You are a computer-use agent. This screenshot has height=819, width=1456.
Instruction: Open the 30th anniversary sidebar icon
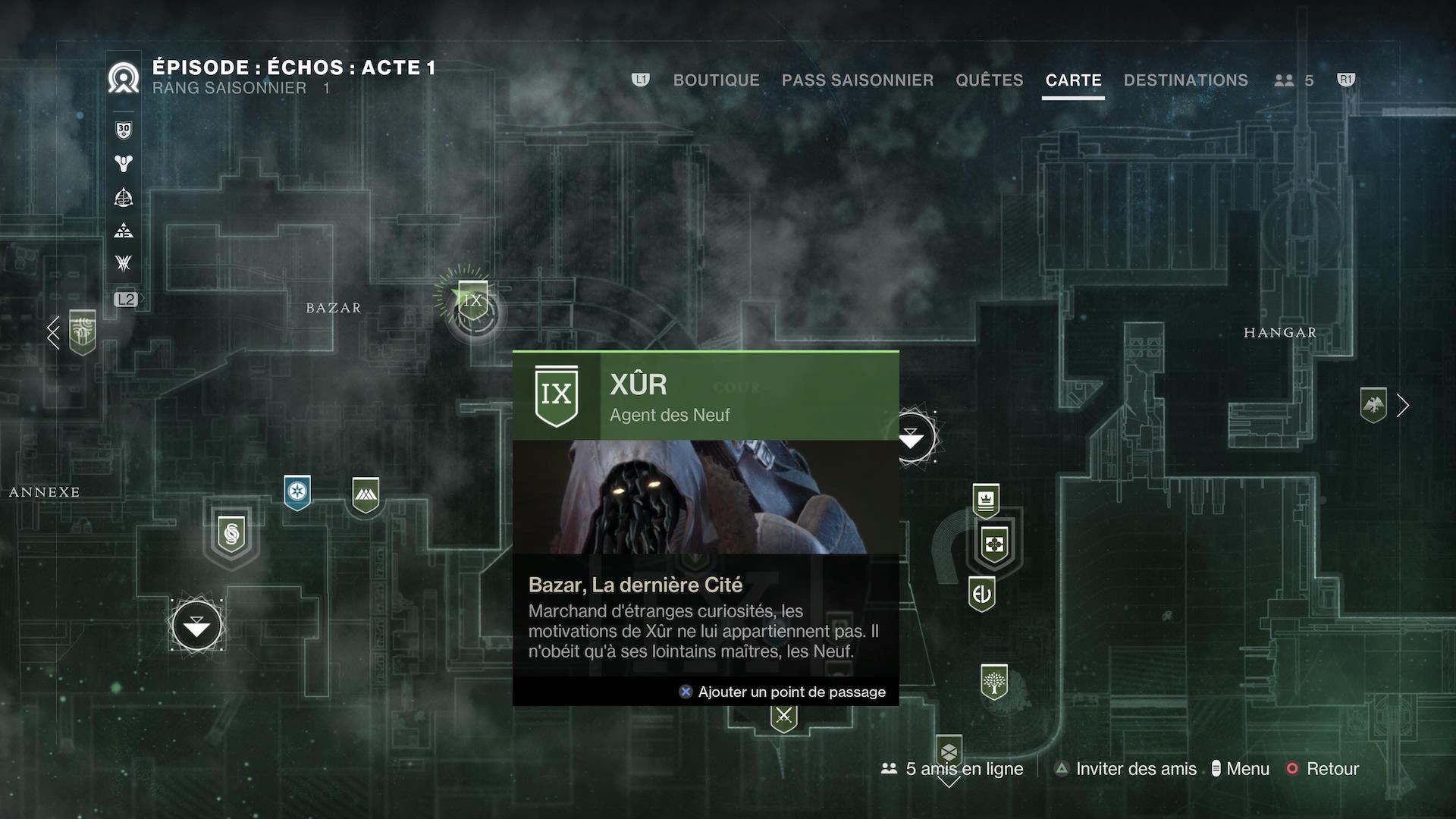click(124, 130)
